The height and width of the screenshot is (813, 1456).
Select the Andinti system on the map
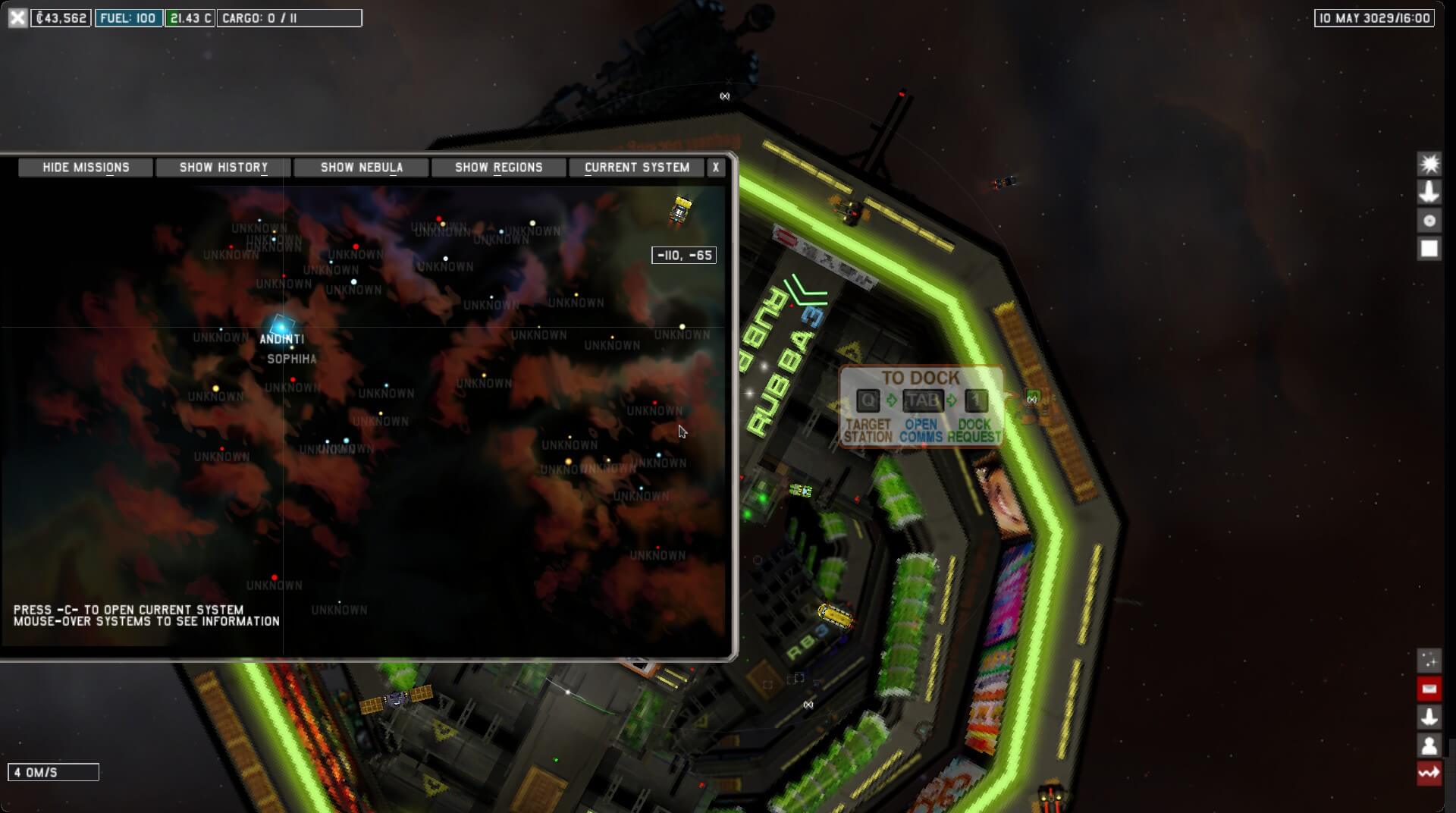click(x=281, y=326)
